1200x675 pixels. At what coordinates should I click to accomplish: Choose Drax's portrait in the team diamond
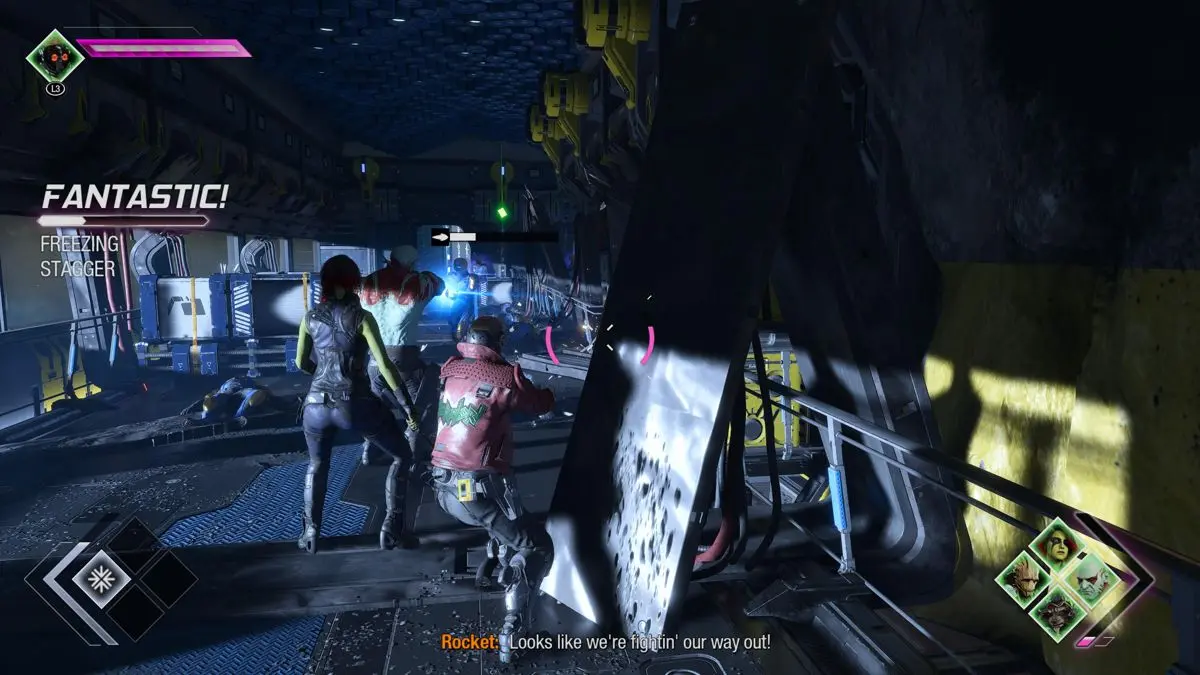(x=1086, y=578)
